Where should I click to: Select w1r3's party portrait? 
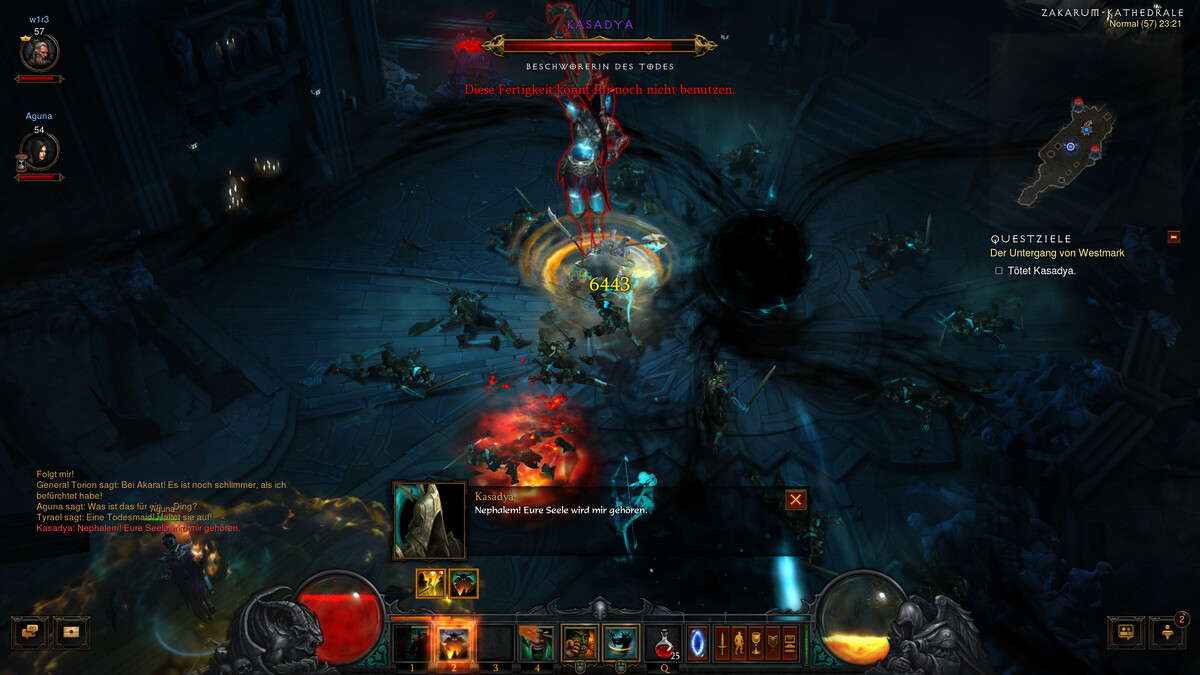pyautogui.click(x=40, y=53)
